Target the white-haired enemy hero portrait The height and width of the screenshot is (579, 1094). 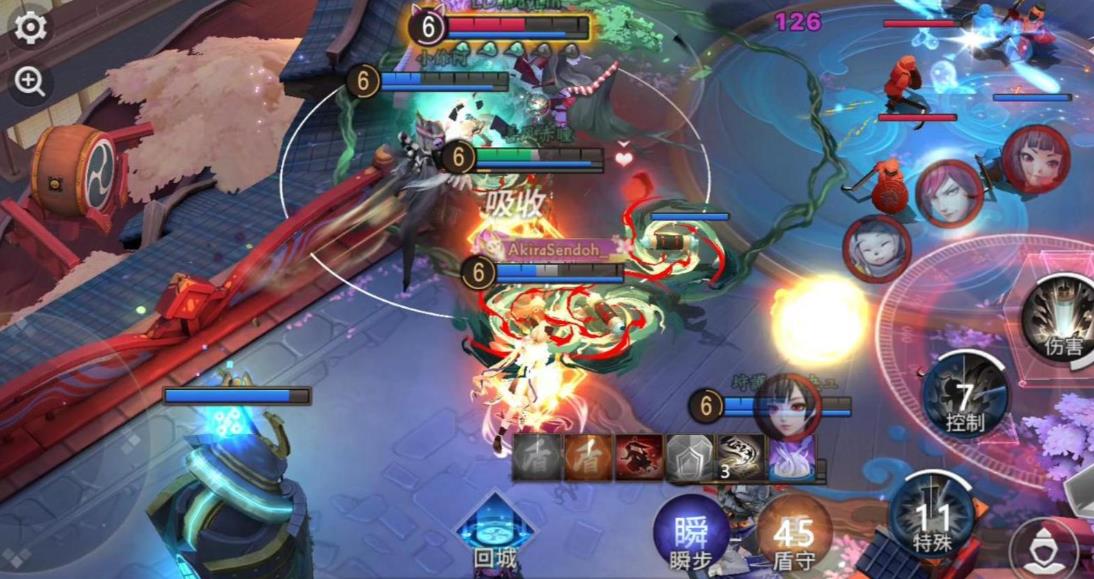[876, 248]
